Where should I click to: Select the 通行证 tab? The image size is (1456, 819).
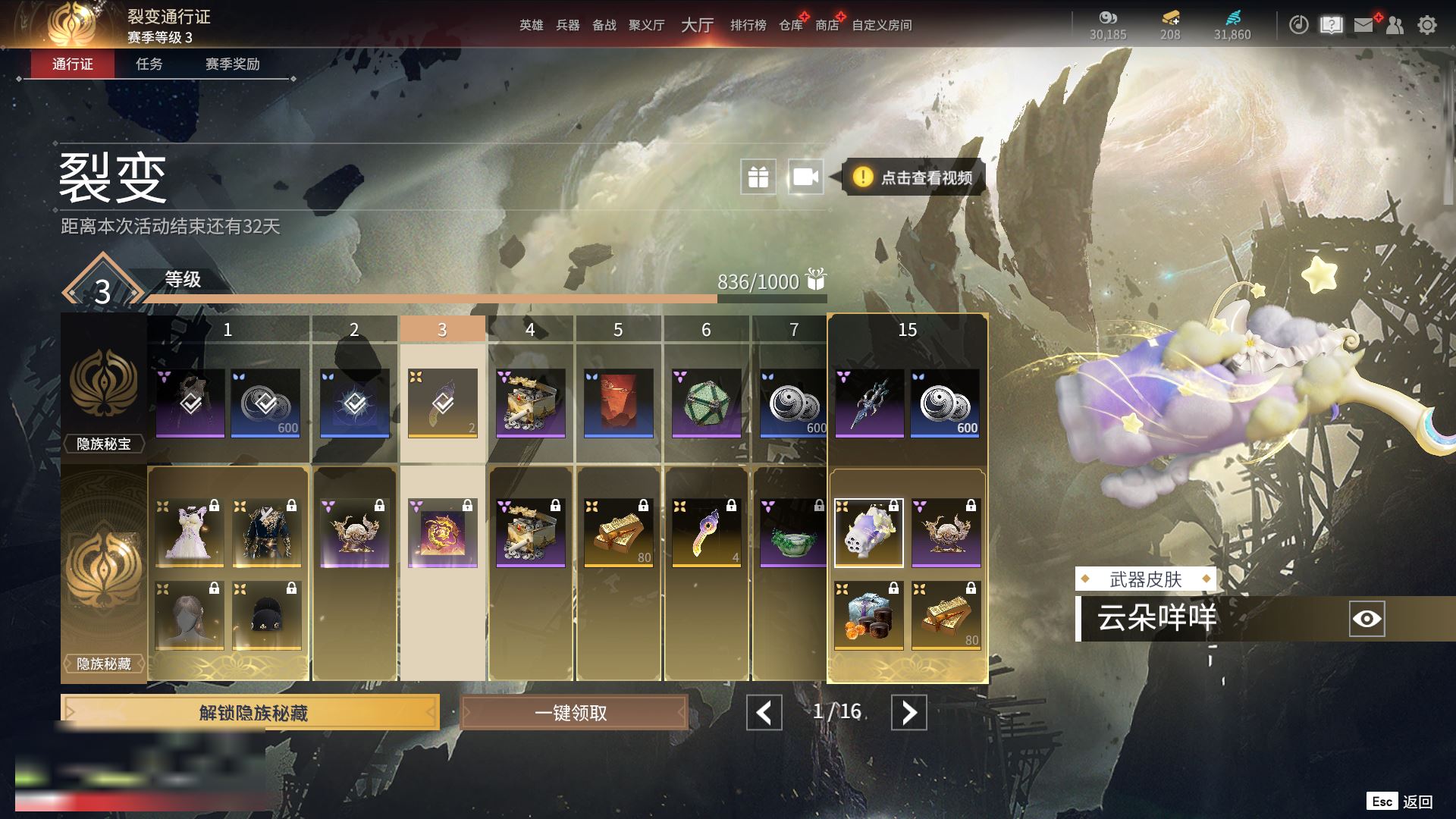73,64
